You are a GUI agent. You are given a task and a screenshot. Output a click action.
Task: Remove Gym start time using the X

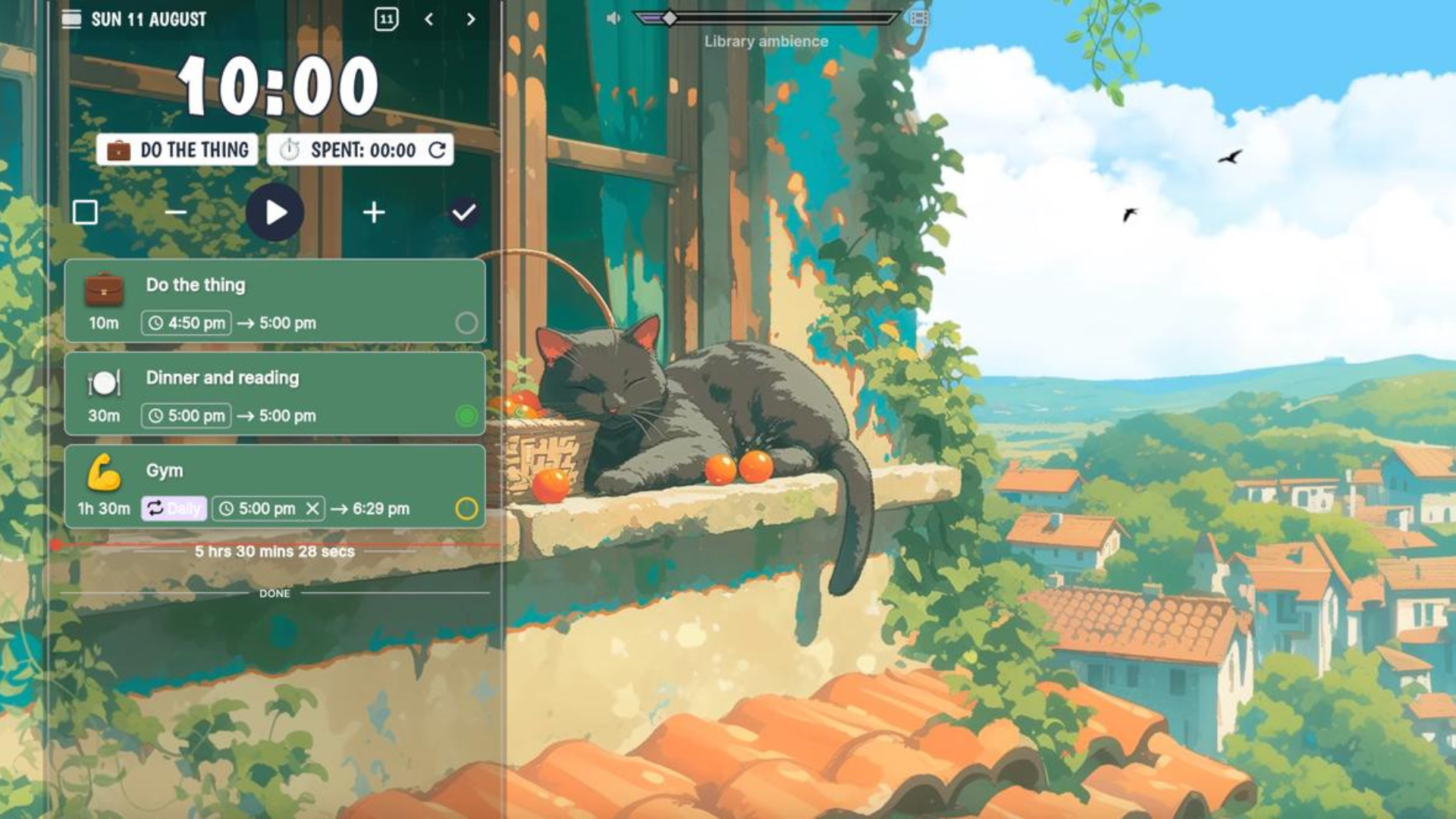311,509
